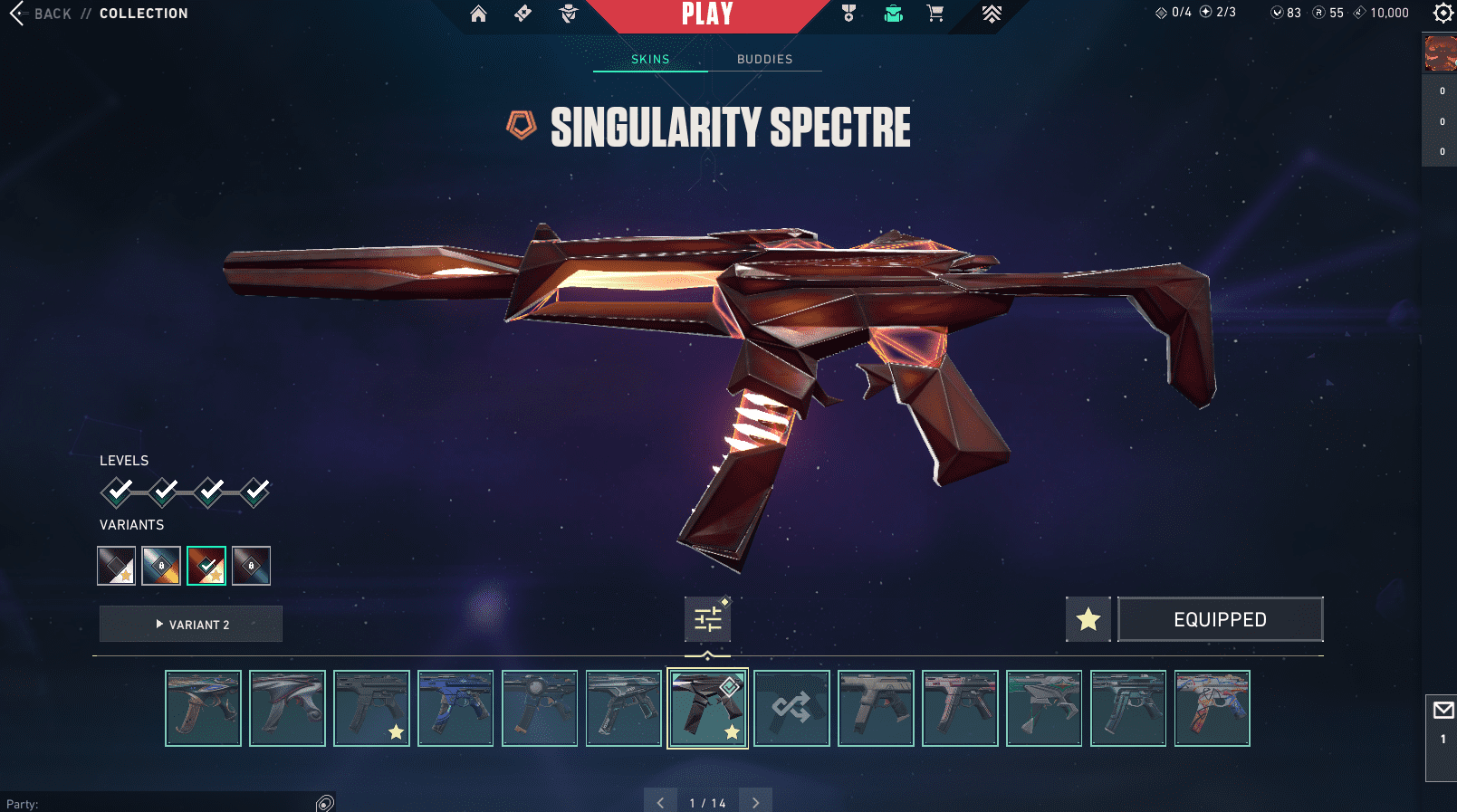Start matchmaking with the PLAY button
This screenshot has height=812, width=1457.
(x=707, y=14)
